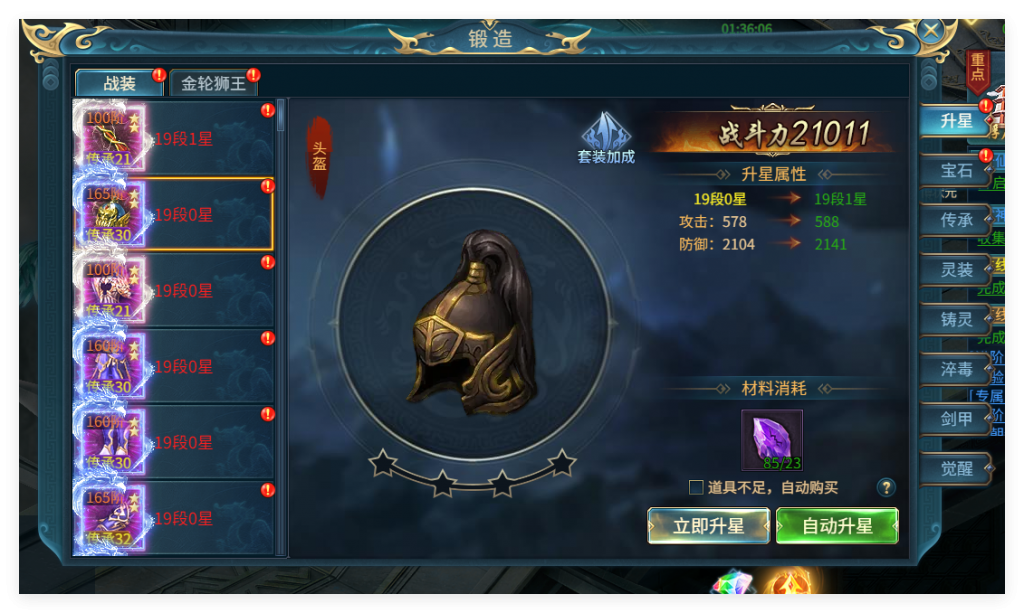Toggle the 道具不足,自动购买 checkbox
This screenshot has width=1024, height=613.
[x=696, y=488]
